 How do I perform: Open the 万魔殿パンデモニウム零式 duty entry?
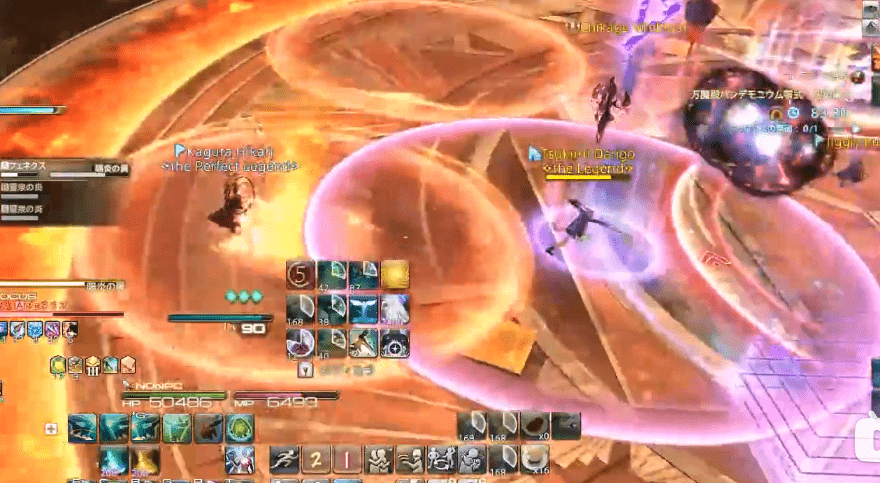(x=745, y=93)
